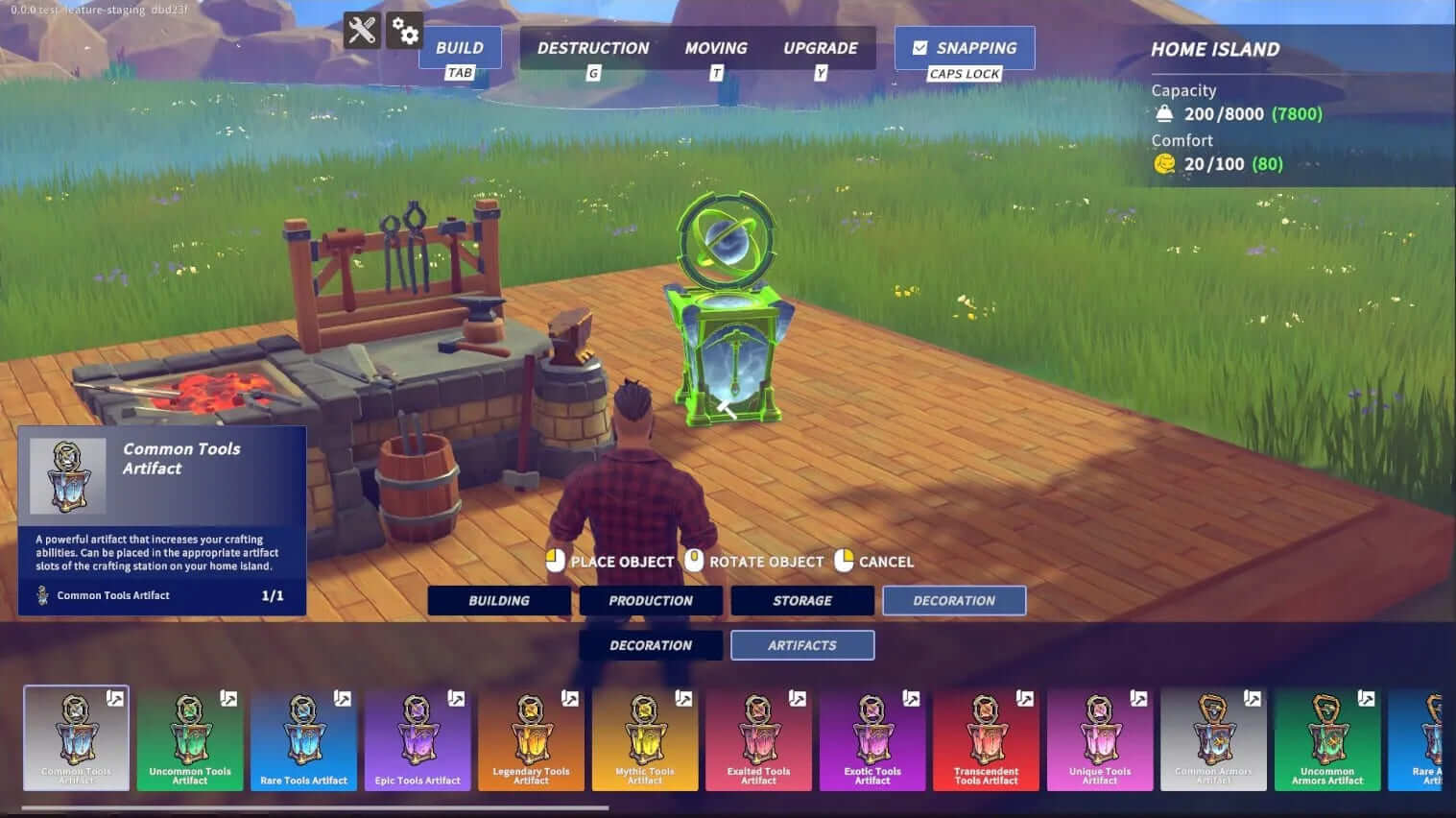Screen dimensions: 1456x818
Task: Open the Production category
Action: [651, 600]
